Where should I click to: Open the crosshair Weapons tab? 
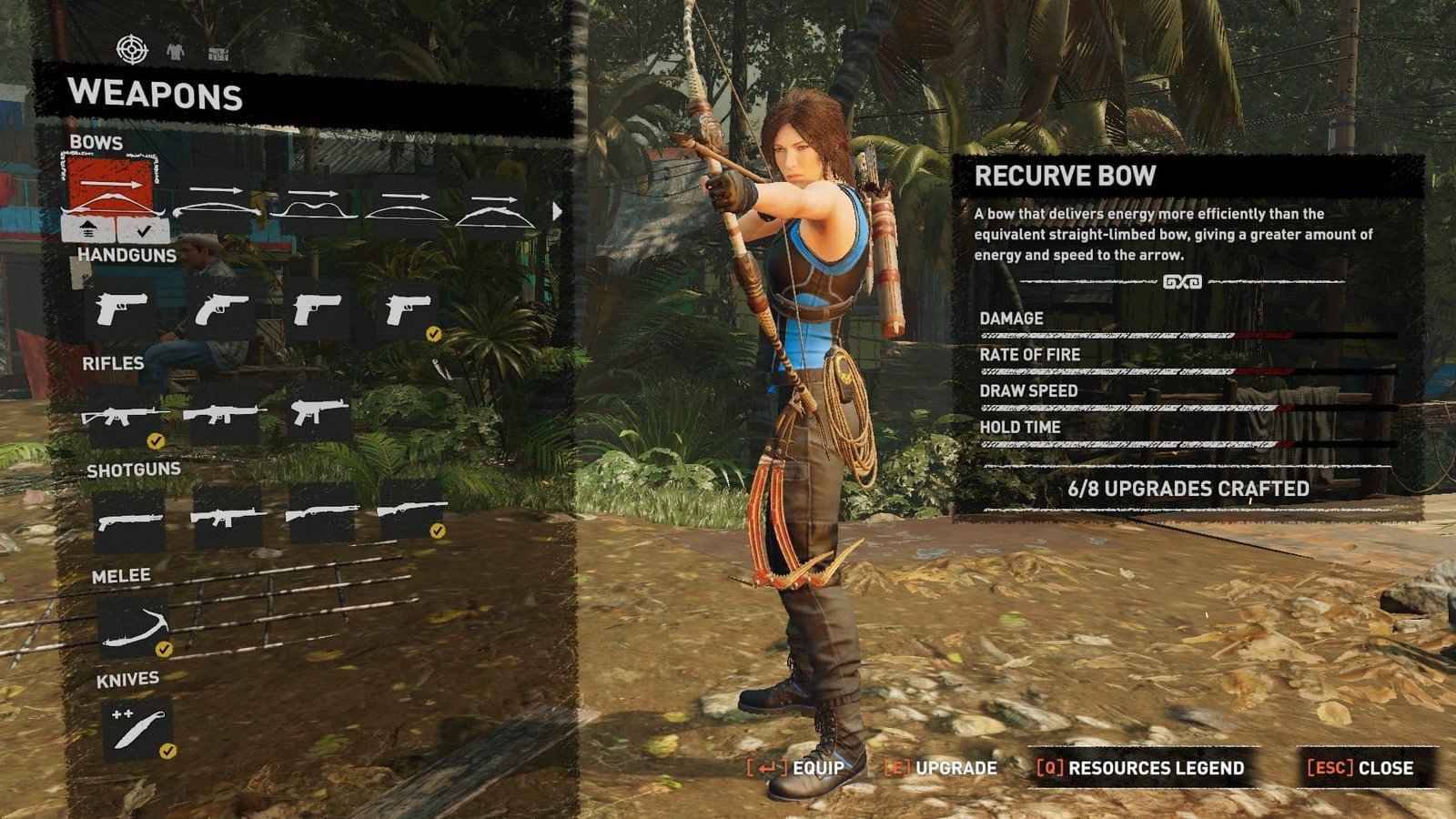(132, 49)
